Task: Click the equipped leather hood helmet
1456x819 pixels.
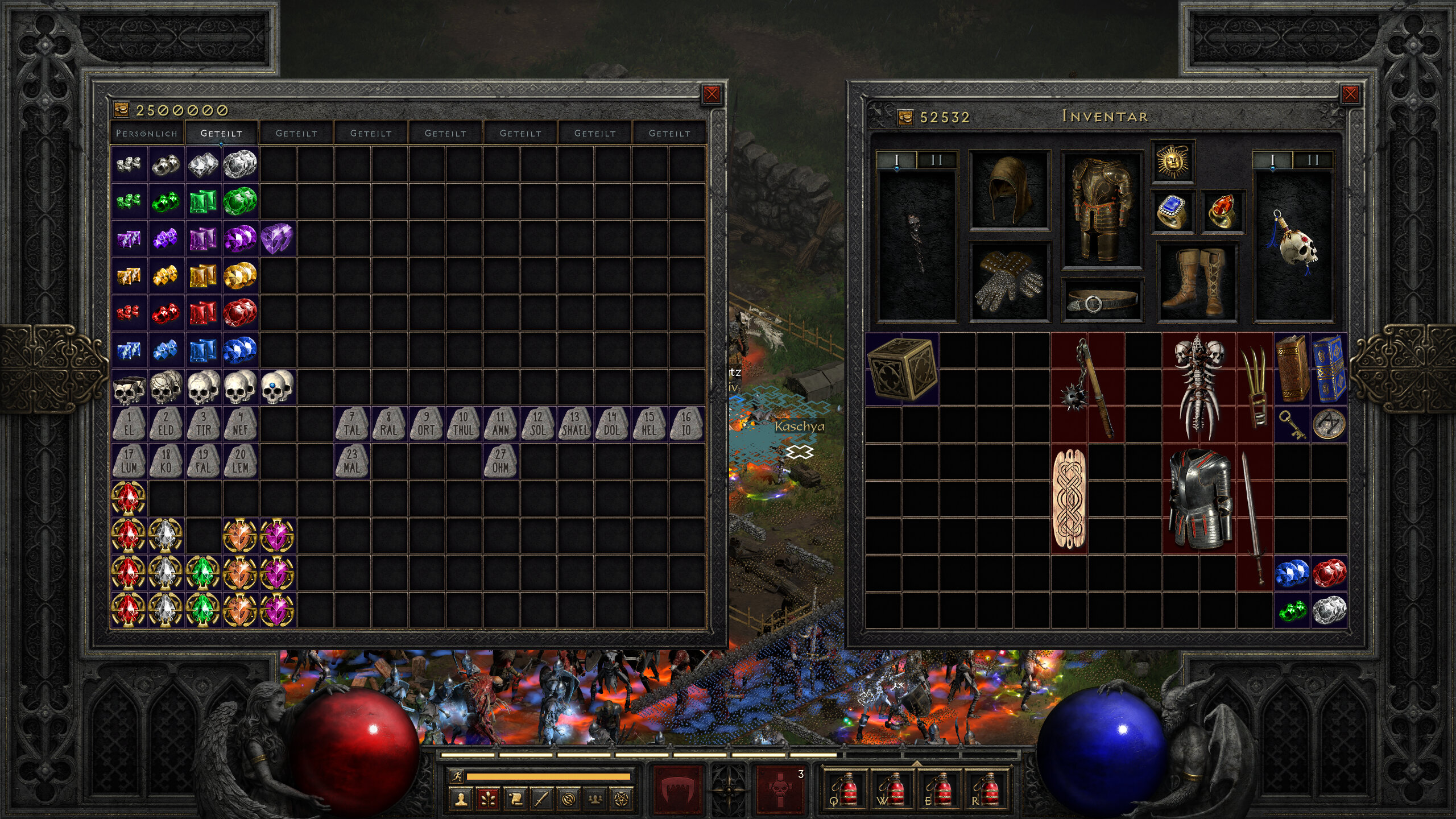Action: (x=1009, y=189)
